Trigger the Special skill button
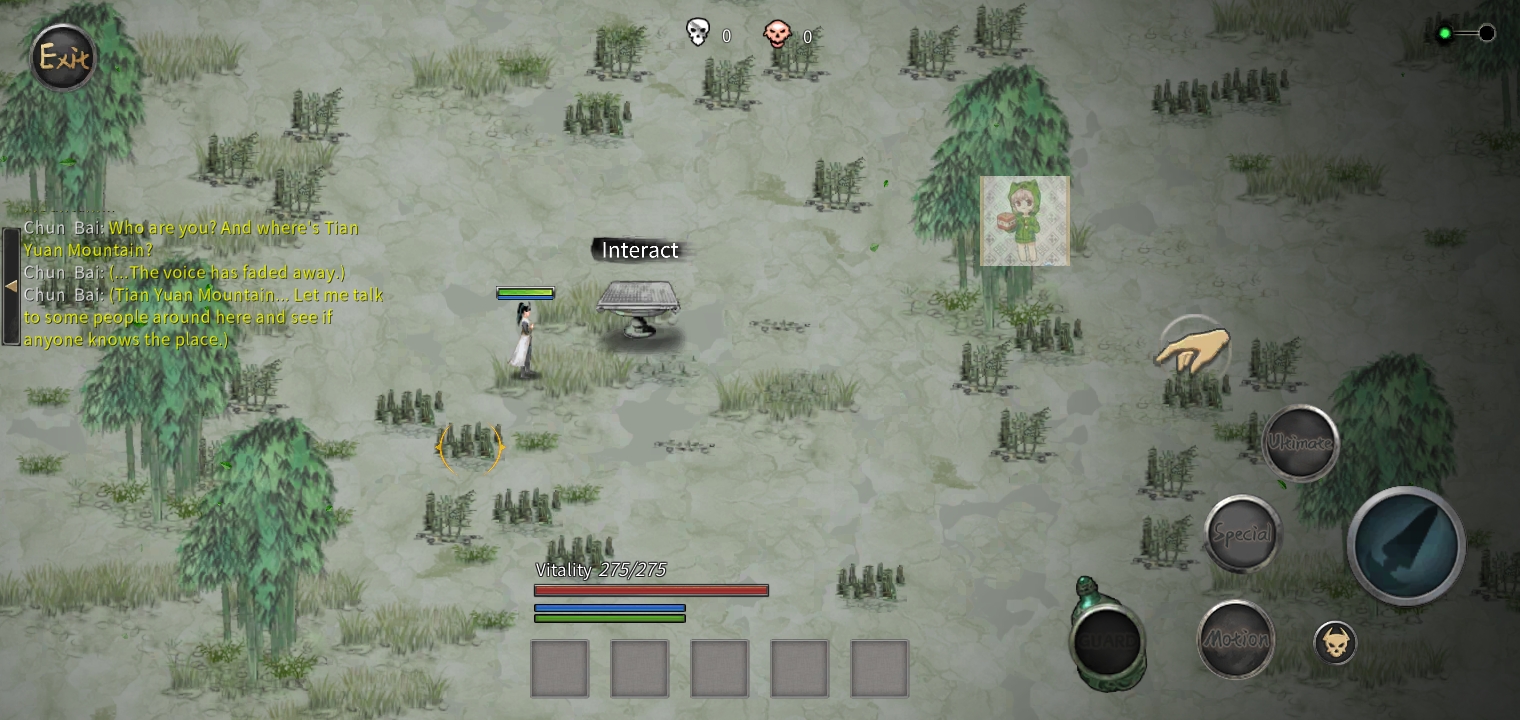Image resolution: width=1520 pixels, height=720 pixels. click(x=1242, y=533)
